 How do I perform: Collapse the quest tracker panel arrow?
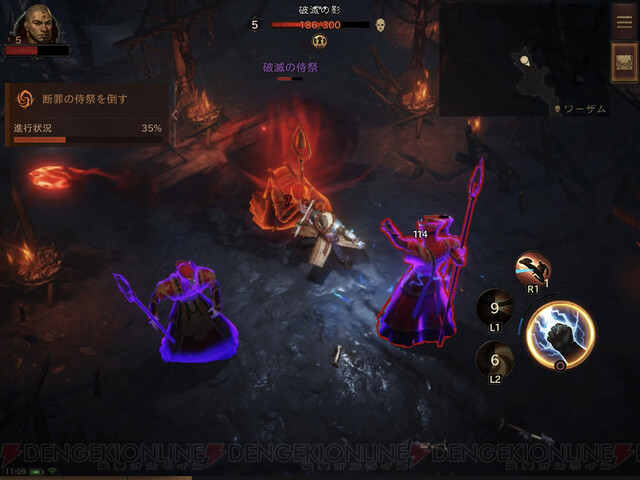point(175,115)
